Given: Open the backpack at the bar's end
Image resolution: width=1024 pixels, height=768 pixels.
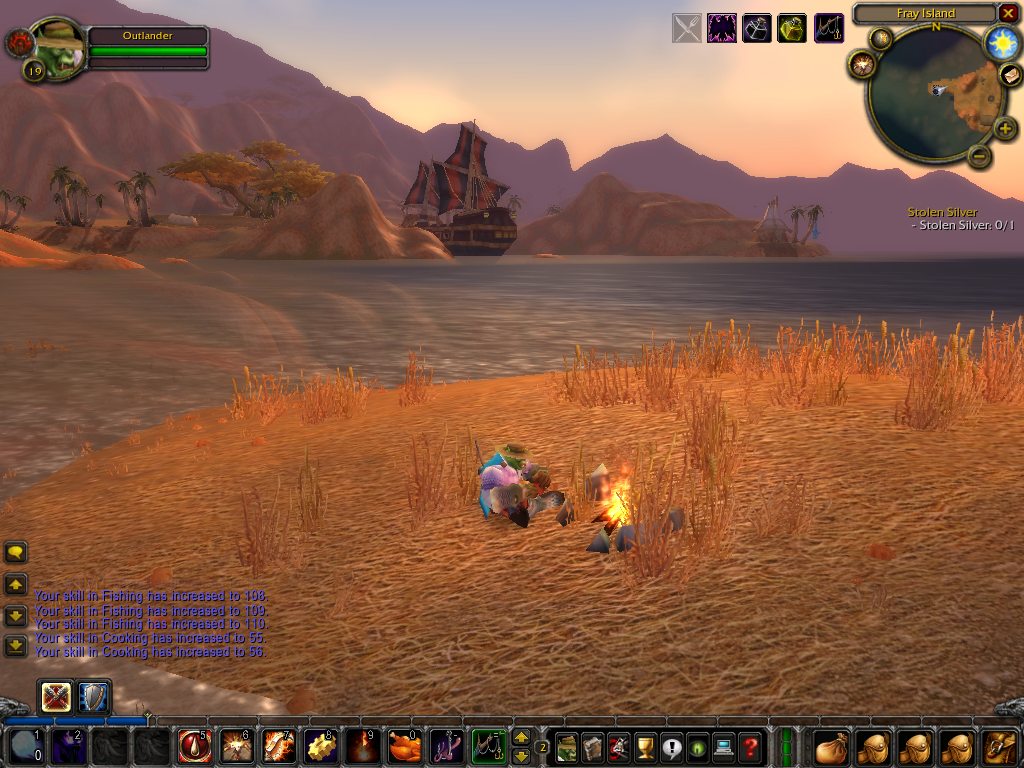Looking at the screenshot, I should (x=999, y=746).
